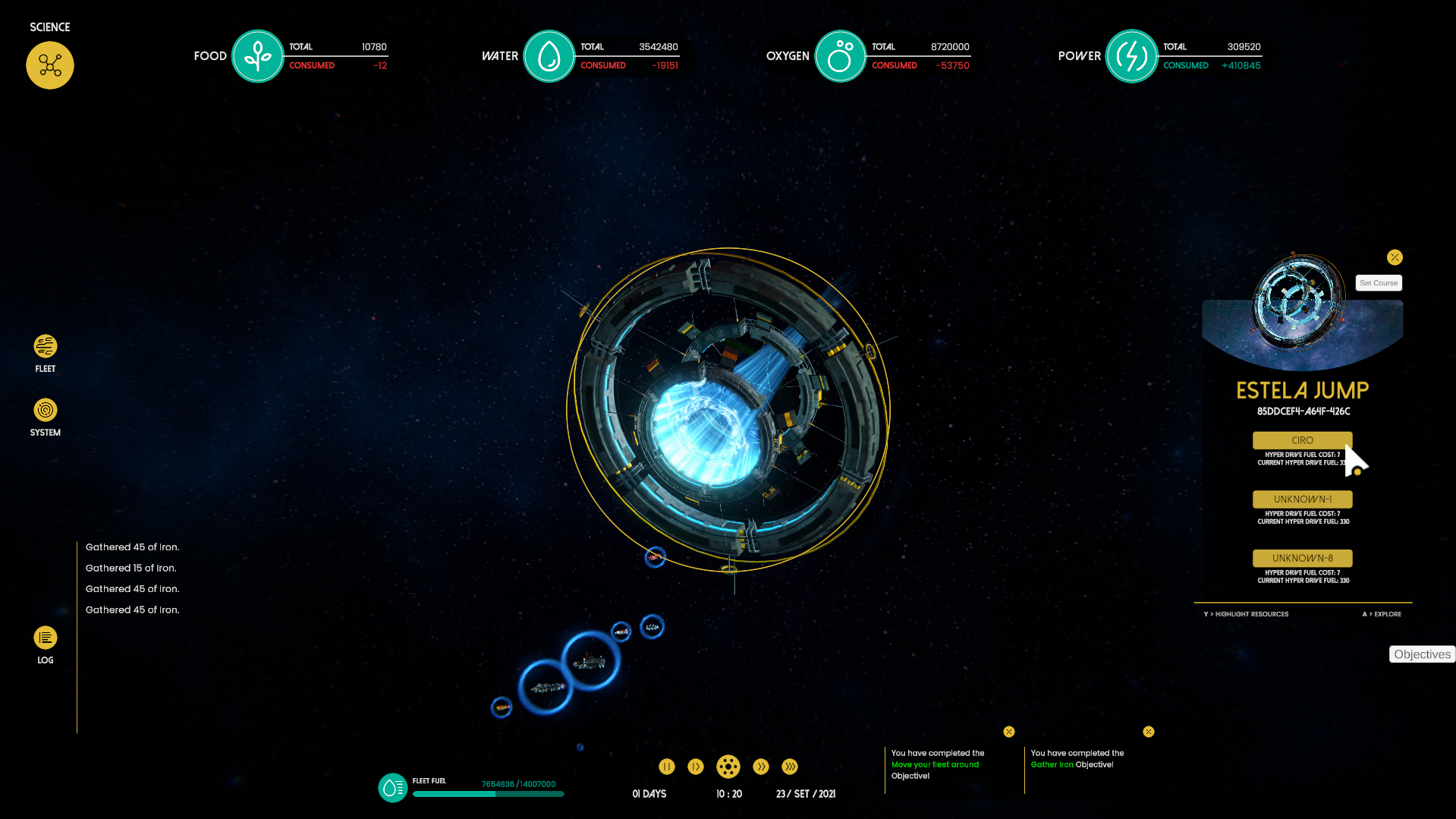Open the Log panel
Image resolution: width=1456 pixels, height=819 pixels.
click(46, 638)
